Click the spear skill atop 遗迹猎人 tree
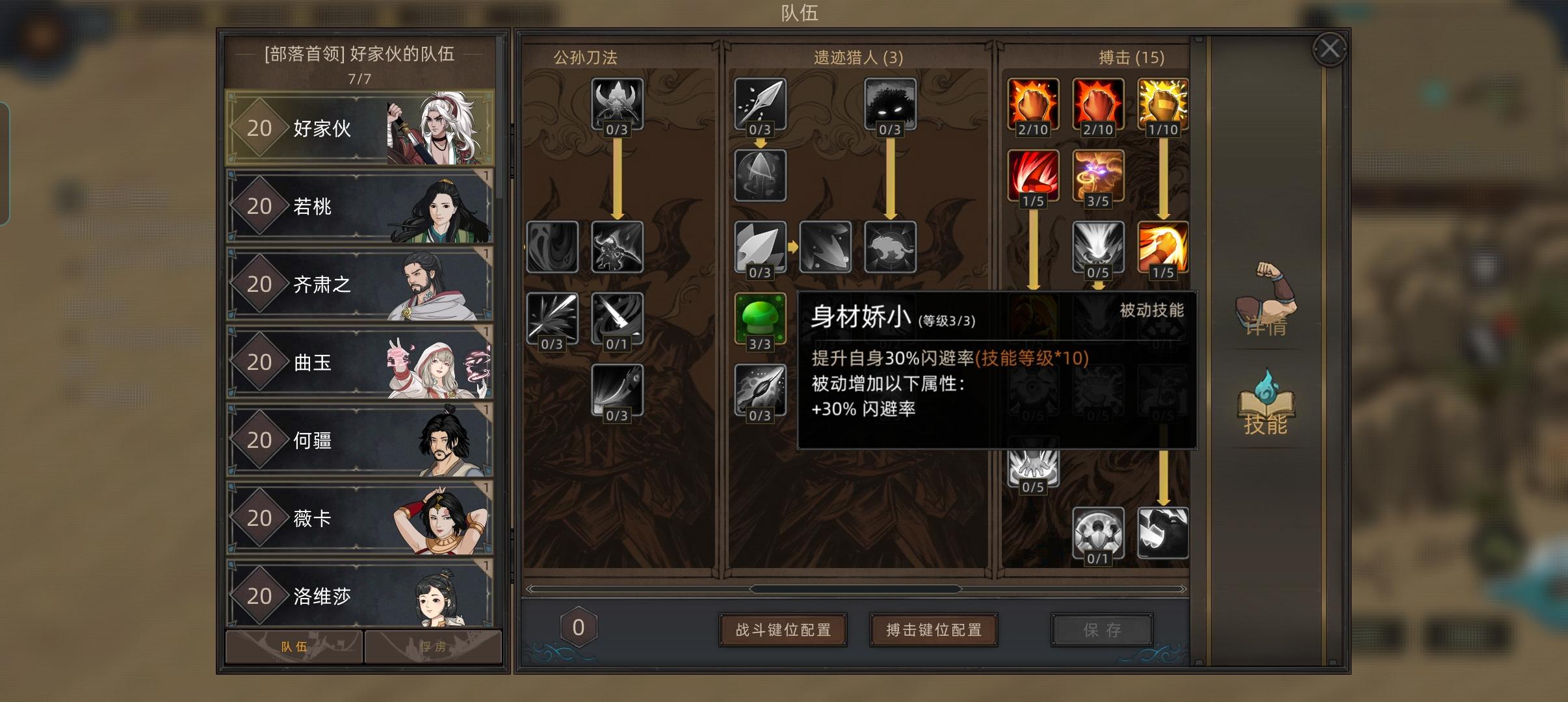This screenshot has height=702, width=1568. click(760, 102)
